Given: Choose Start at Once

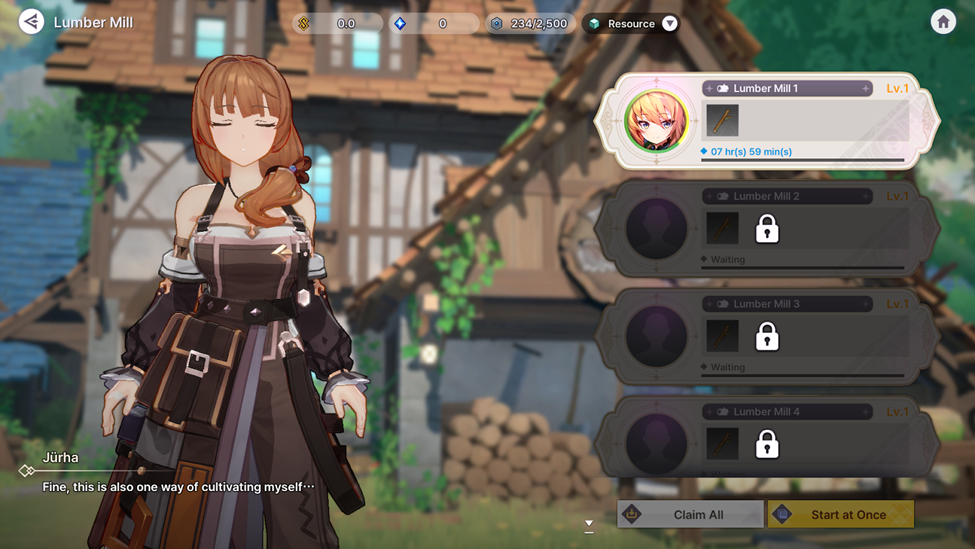Looking at the screenshot, I should (841, 514).
